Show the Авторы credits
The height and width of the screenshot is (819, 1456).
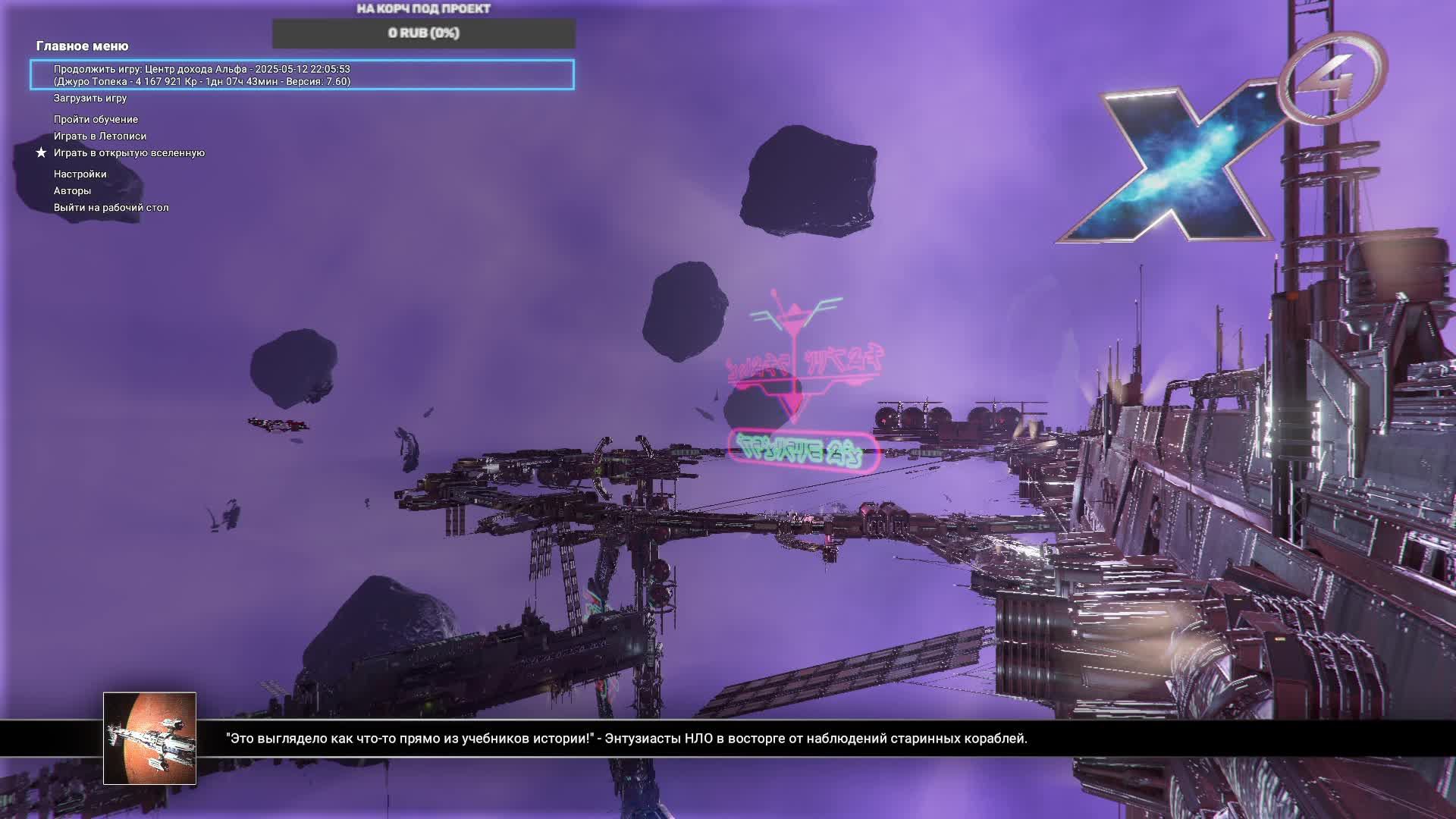click(72, 191)
